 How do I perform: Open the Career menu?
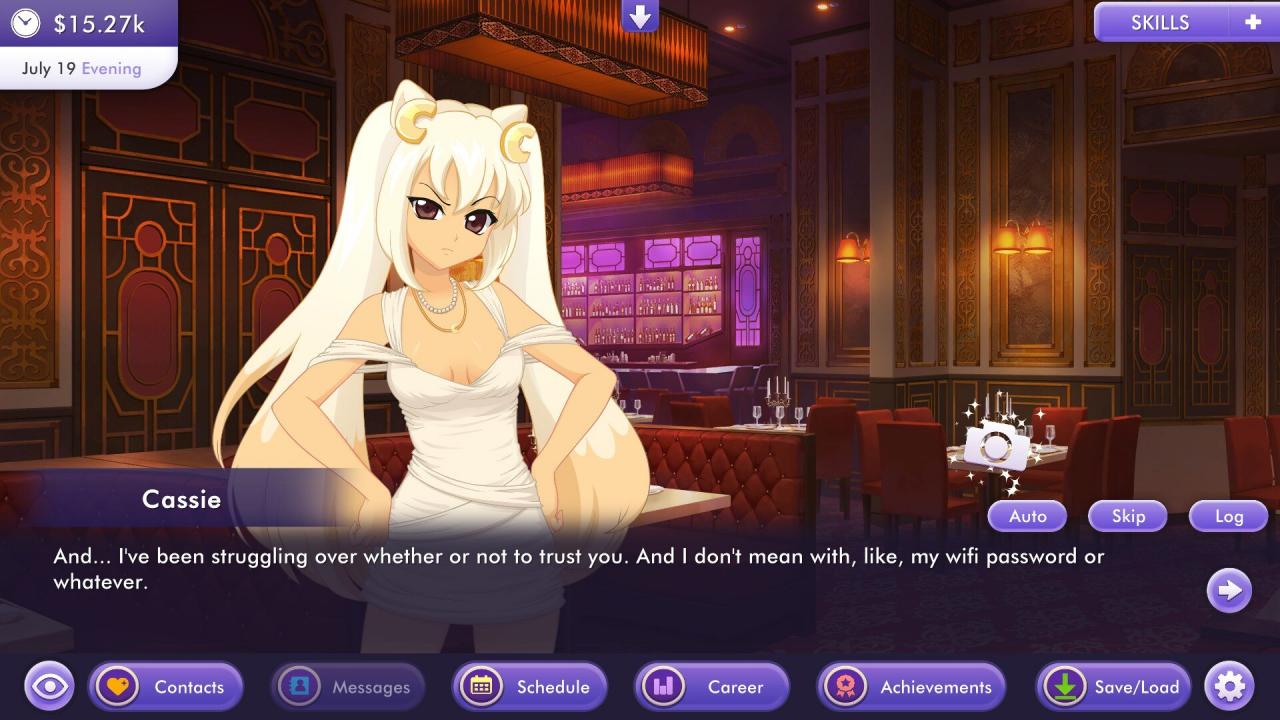712,687
